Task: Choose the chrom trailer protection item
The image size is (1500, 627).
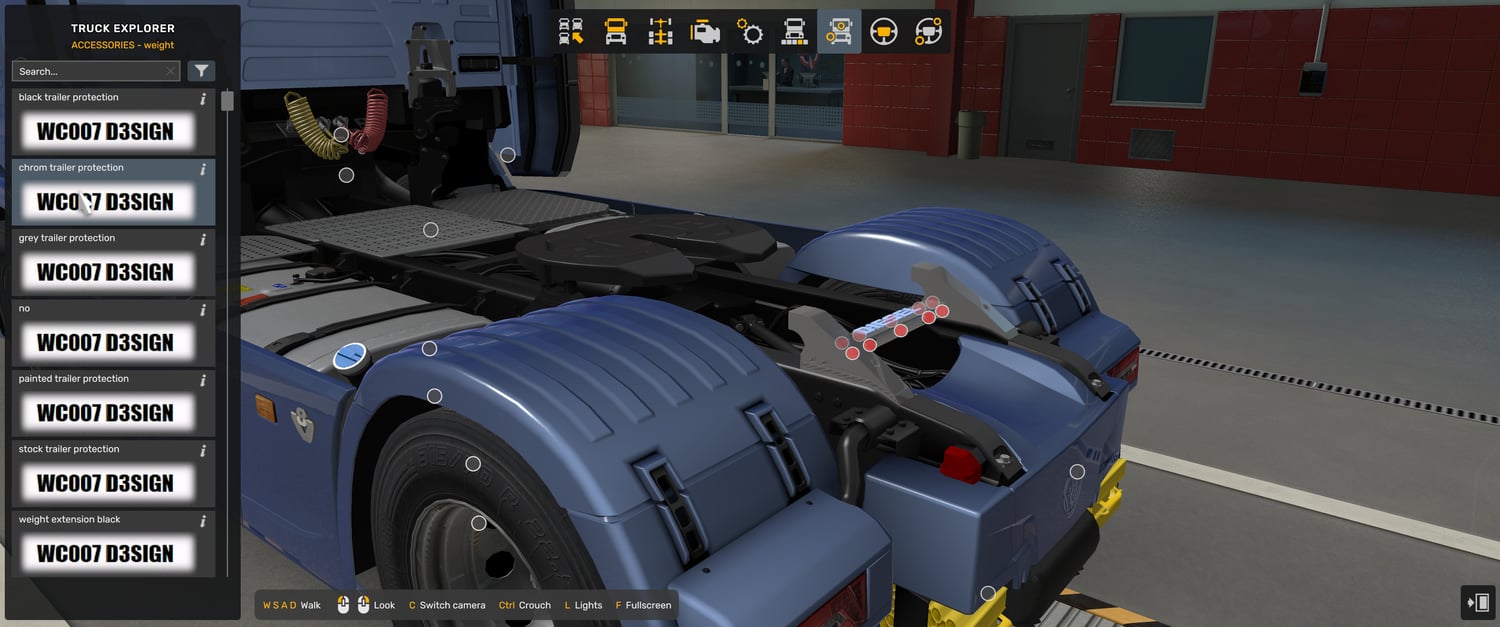Action: pyautogui.click(x=105, y=201)
